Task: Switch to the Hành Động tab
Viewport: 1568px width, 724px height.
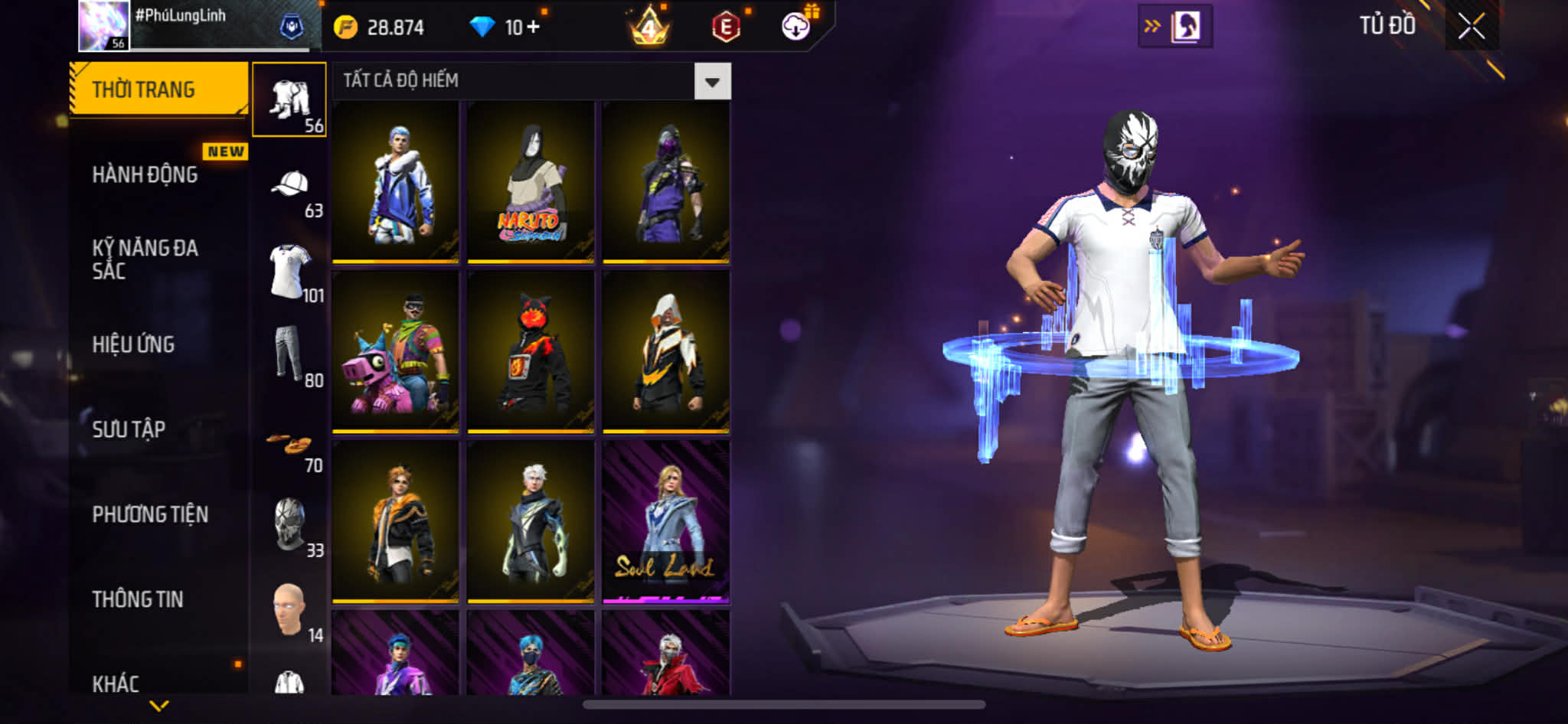Action: [x=145, y=174]
